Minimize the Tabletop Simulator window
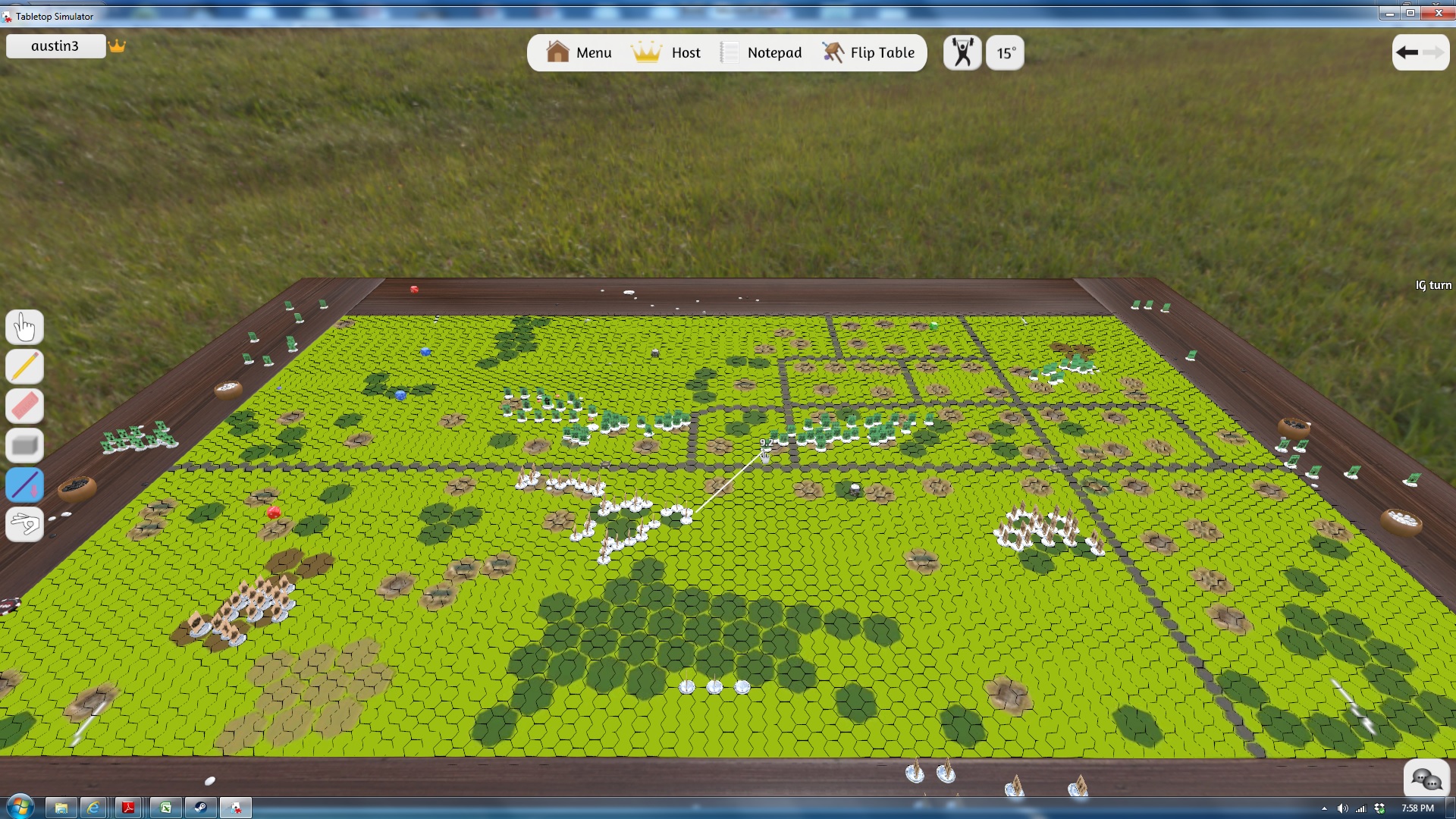1456x819 pixels. pos(1389,13)
